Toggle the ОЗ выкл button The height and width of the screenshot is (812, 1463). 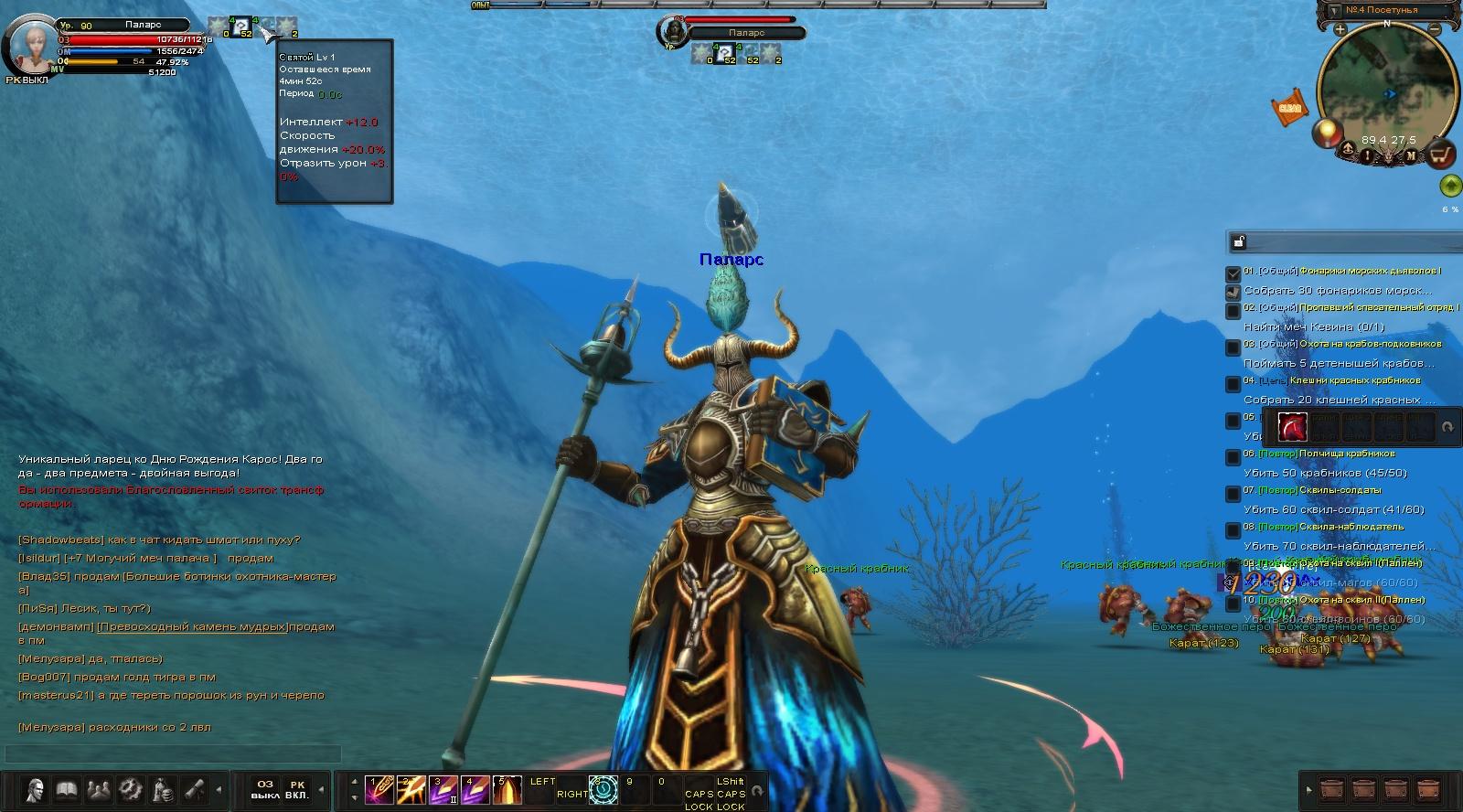[x=265, y=789]
